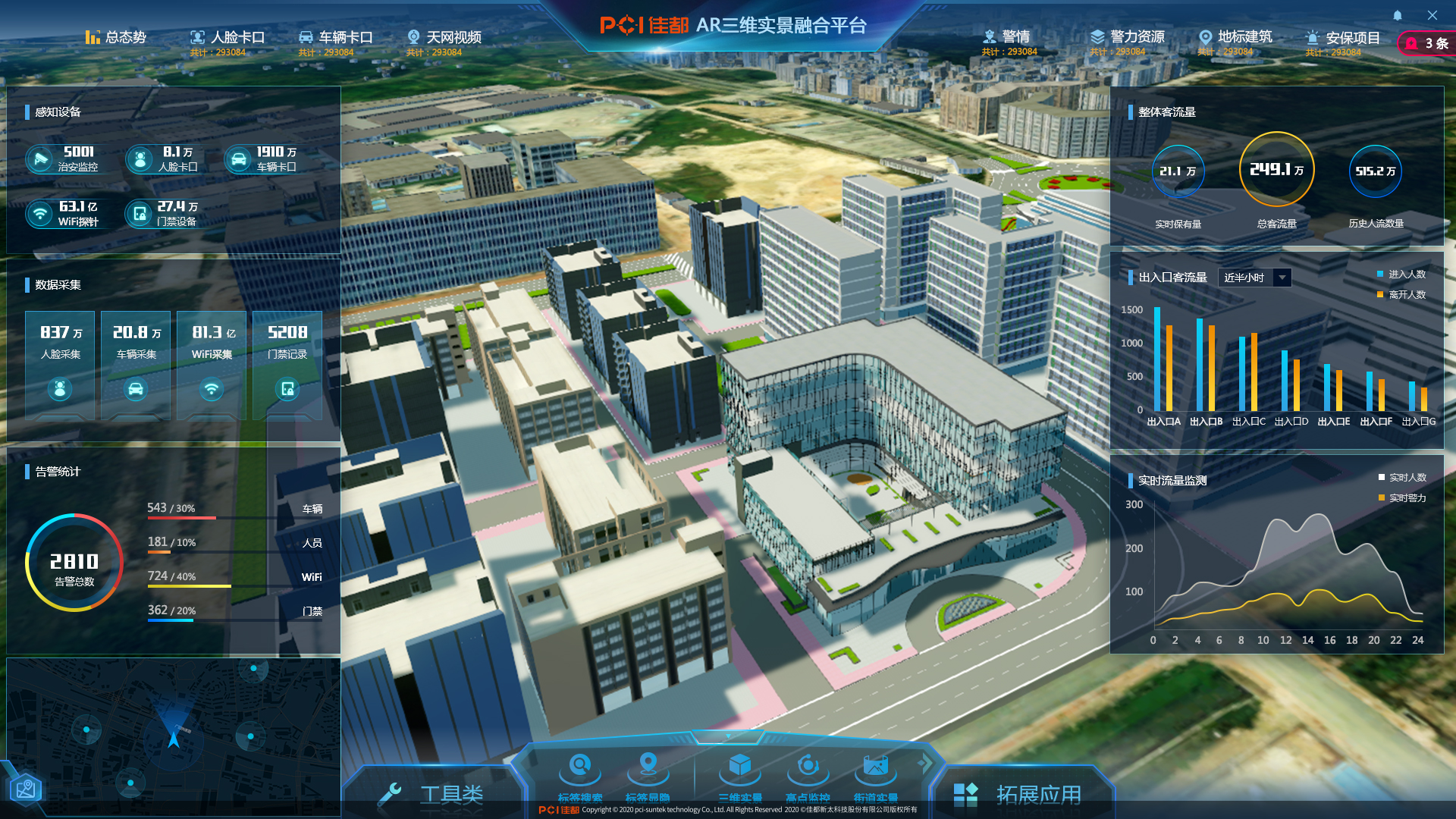Show the 警情 alerts tab
Screen dimensions: 1456x819
tap(1006, 37)
